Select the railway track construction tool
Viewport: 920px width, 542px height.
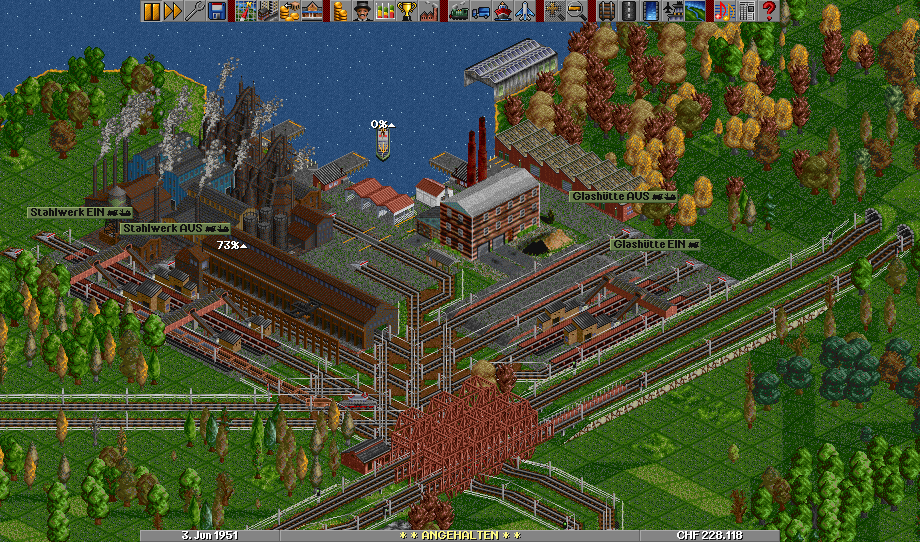[606, 11]
